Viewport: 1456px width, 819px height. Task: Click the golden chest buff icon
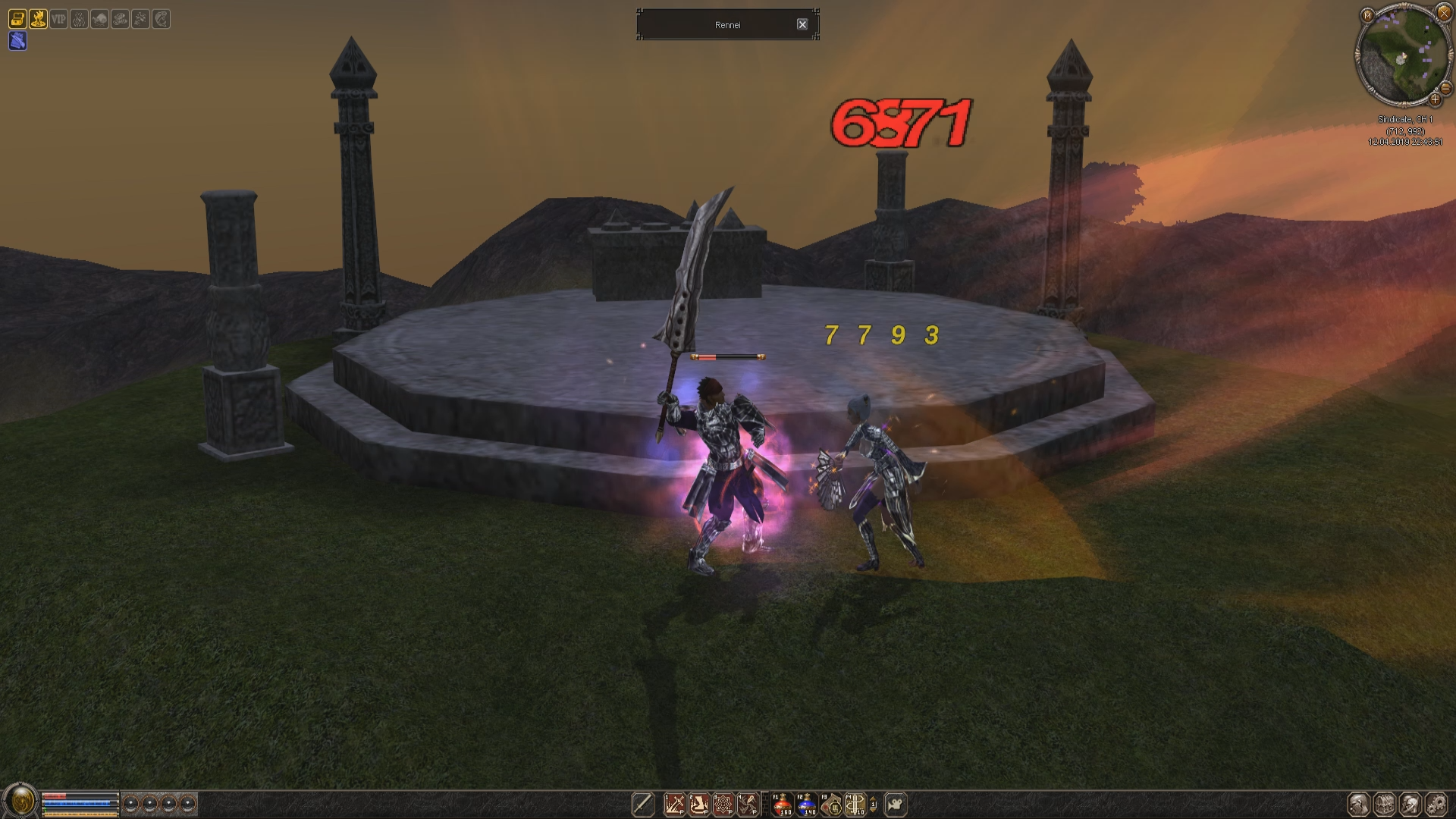pos(17,19)
